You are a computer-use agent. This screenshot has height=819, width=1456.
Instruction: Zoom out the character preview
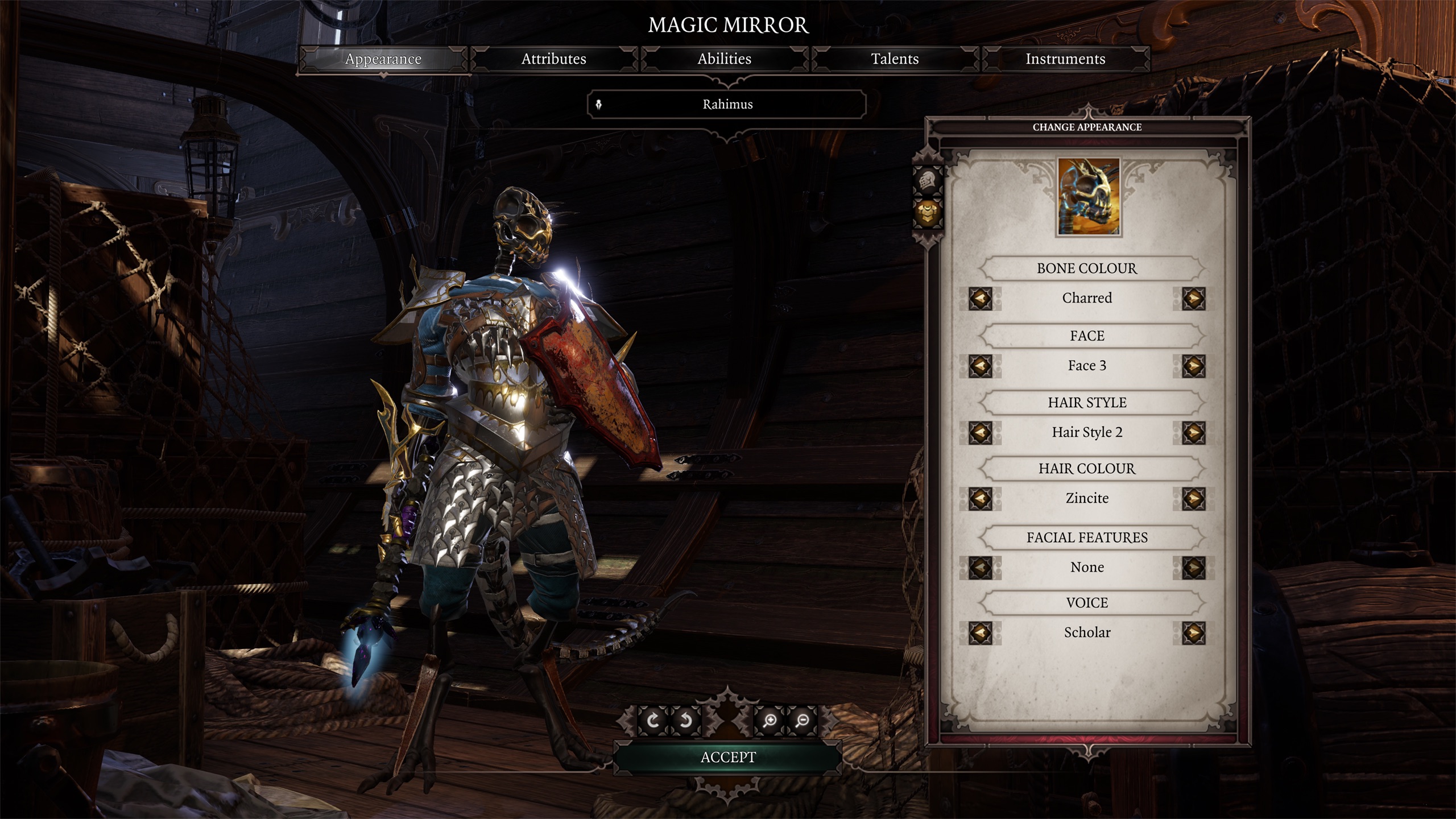803,721
